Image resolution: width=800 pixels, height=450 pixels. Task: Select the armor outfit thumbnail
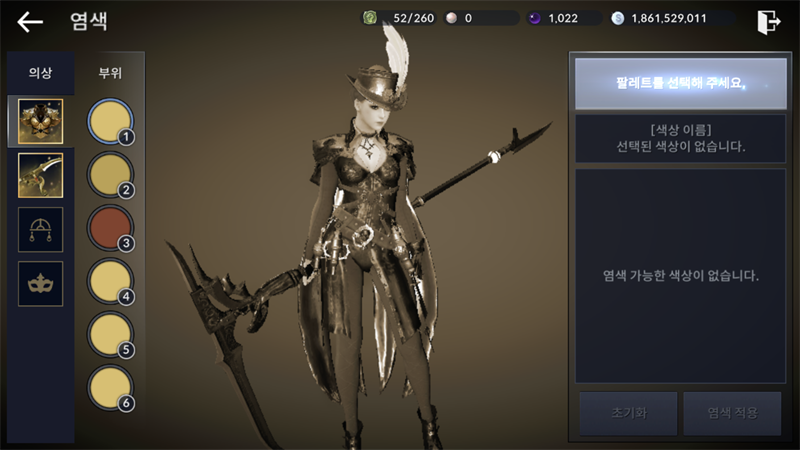coord(41,121)
